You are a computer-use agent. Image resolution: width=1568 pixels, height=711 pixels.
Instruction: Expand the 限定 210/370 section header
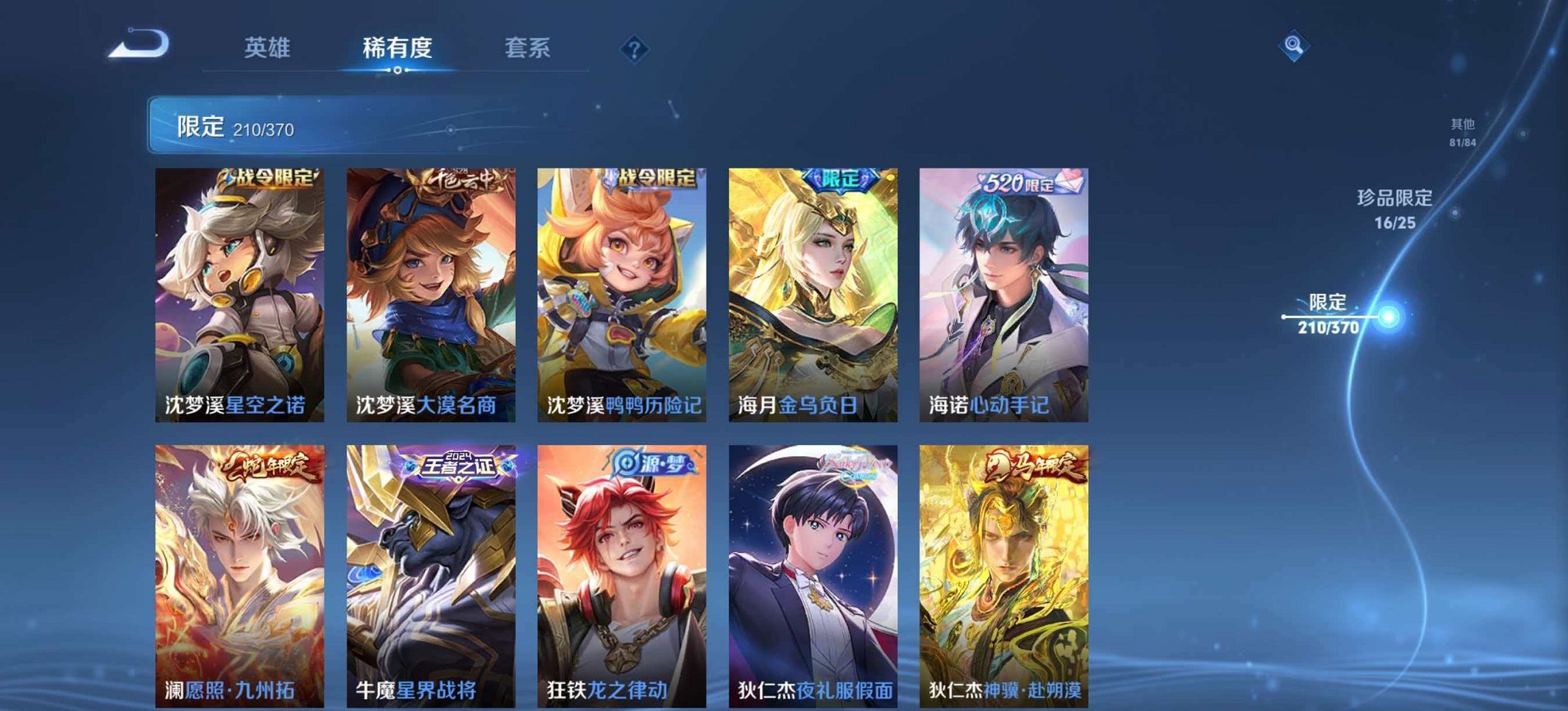[x=478, y=126]
